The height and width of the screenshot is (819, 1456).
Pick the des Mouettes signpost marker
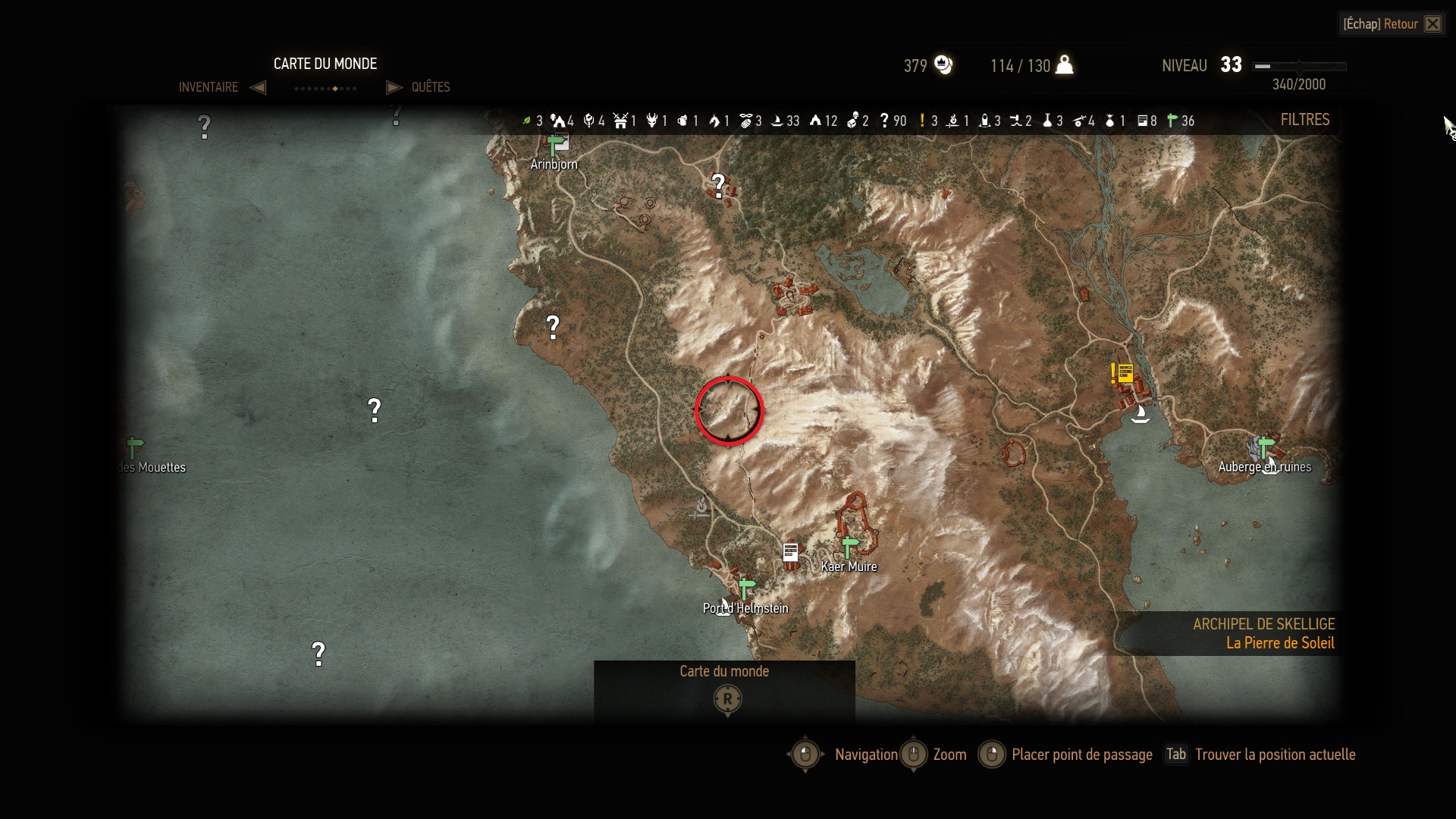coord(134,447)
